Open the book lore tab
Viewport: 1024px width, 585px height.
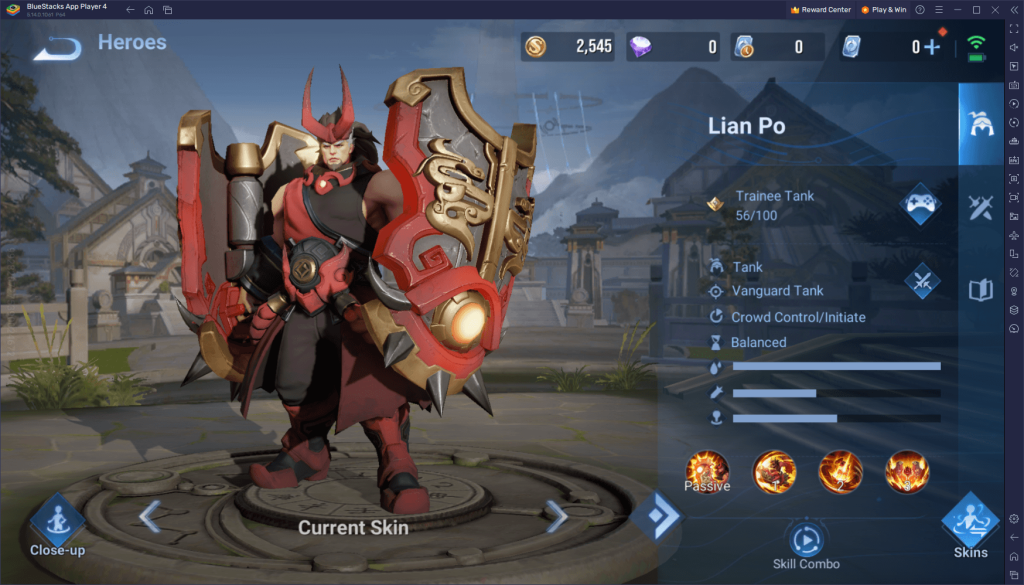click(x=980, y=290)
